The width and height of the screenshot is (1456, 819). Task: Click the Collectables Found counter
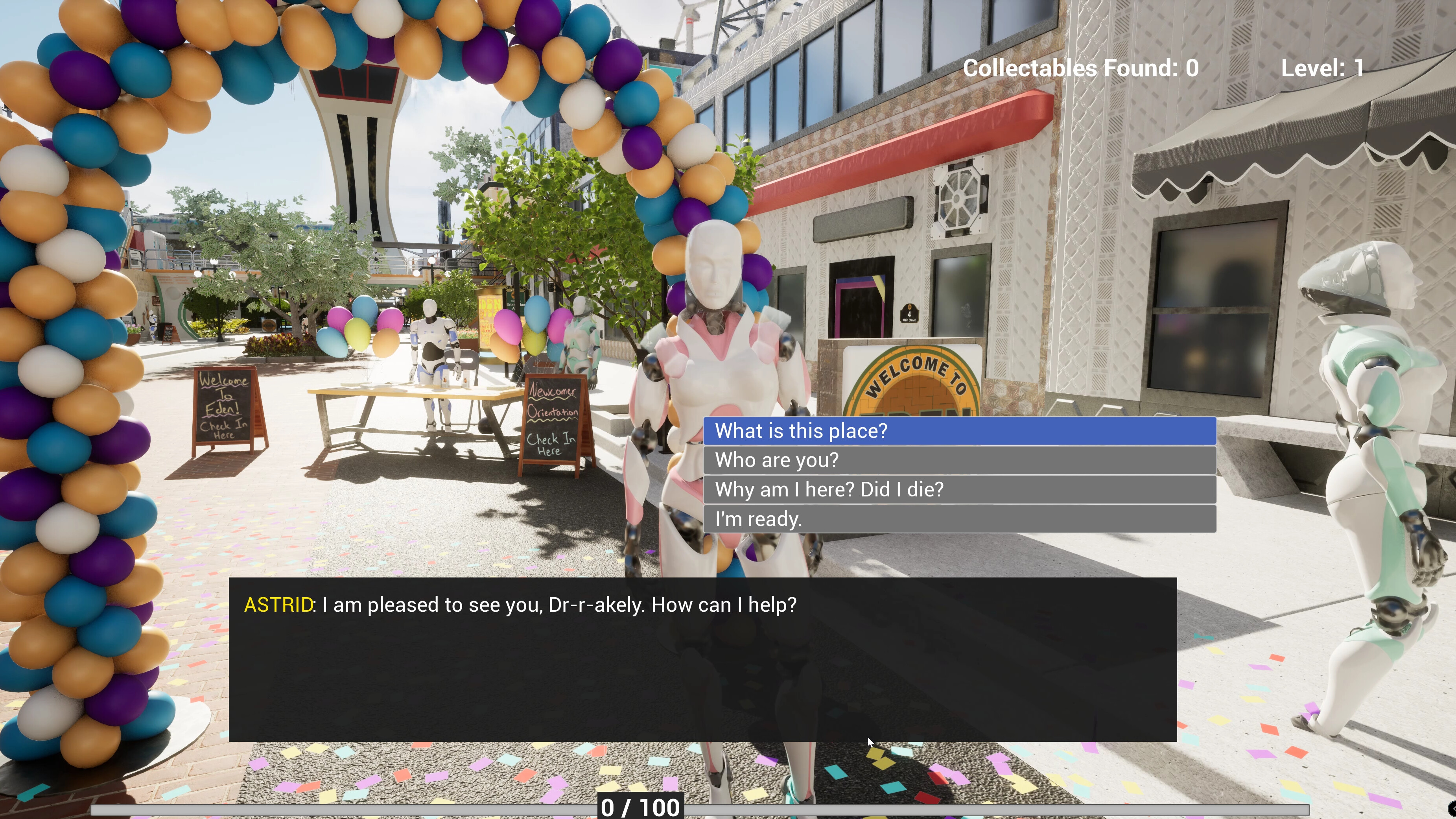point(1081,68)
